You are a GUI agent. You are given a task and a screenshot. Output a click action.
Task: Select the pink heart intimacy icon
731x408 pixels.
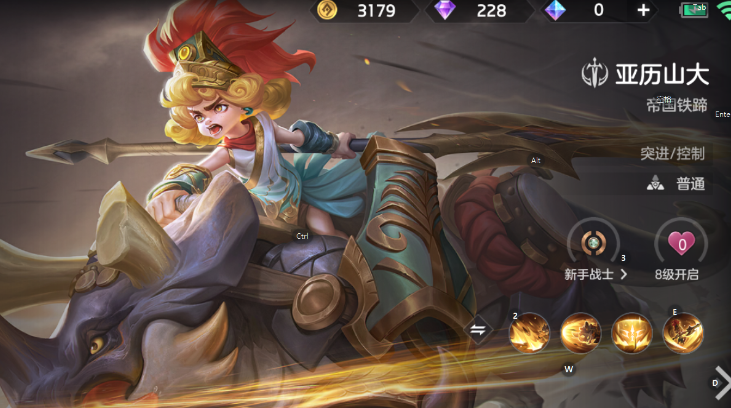point(681,243)
